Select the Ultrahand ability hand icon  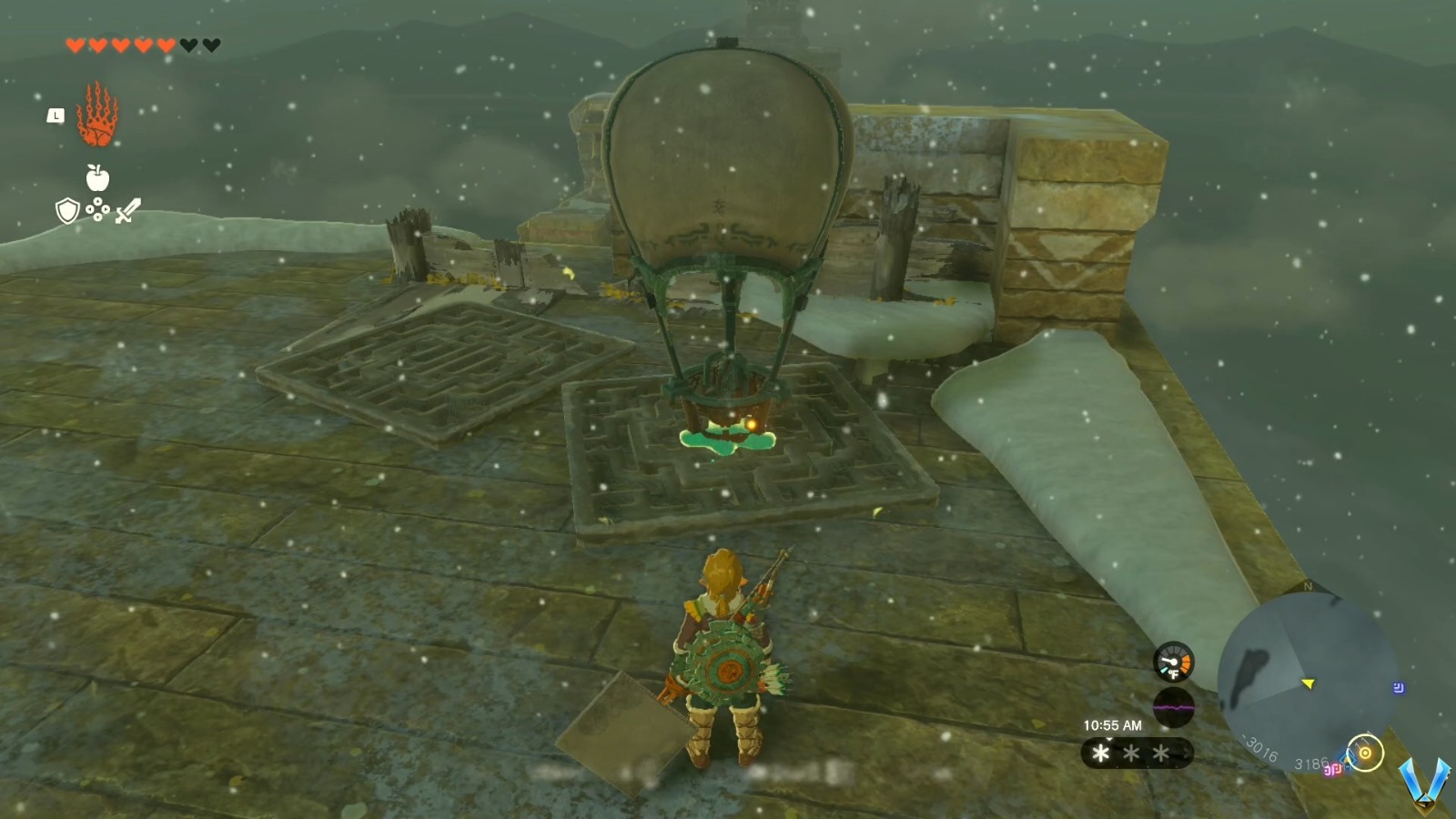97,116
